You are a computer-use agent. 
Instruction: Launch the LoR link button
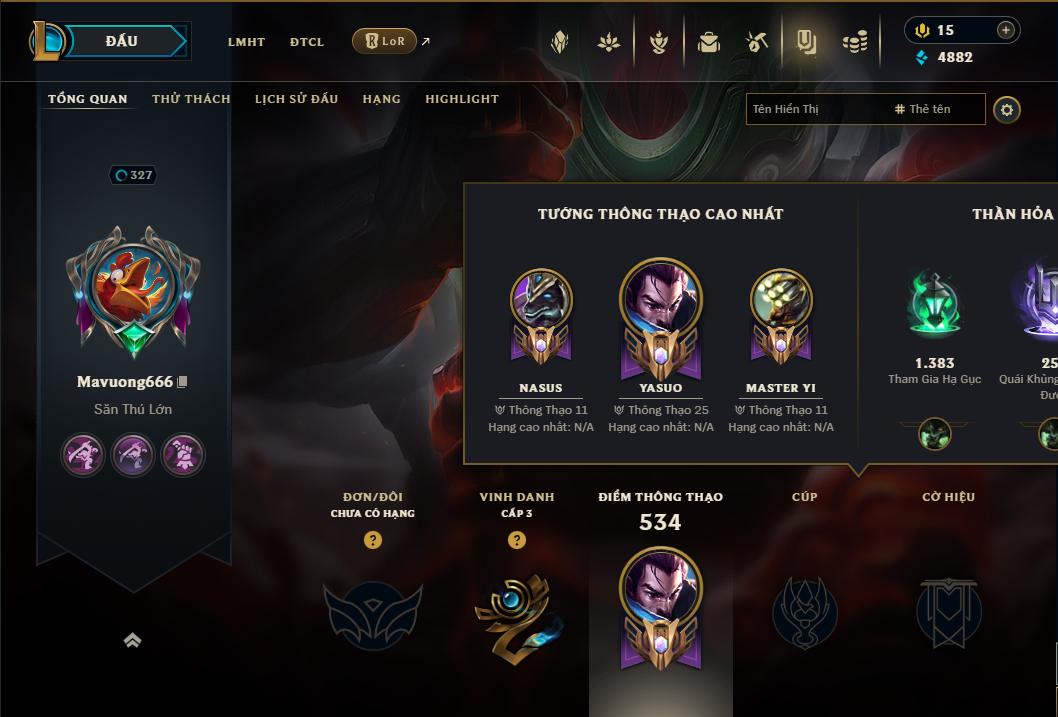click(x=385, y=41)
